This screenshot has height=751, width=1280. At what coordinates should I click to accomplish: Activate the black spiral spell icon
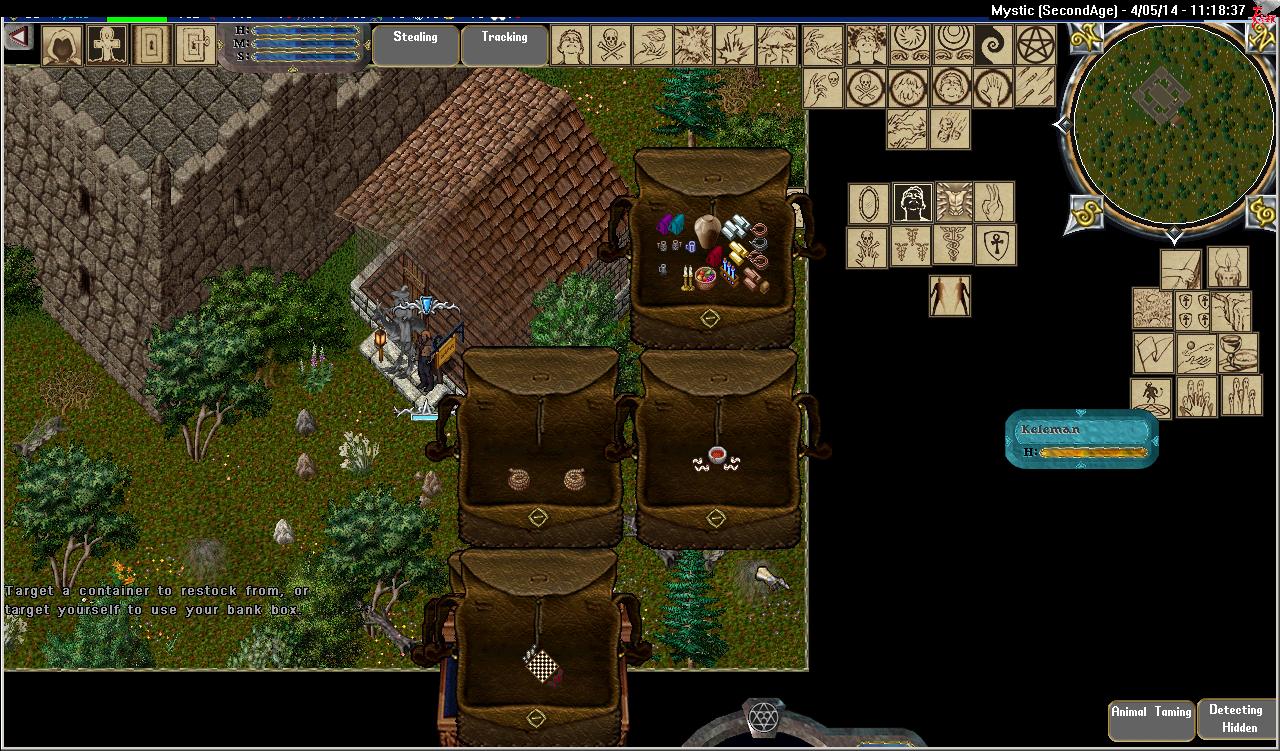[x=994, y=45]
